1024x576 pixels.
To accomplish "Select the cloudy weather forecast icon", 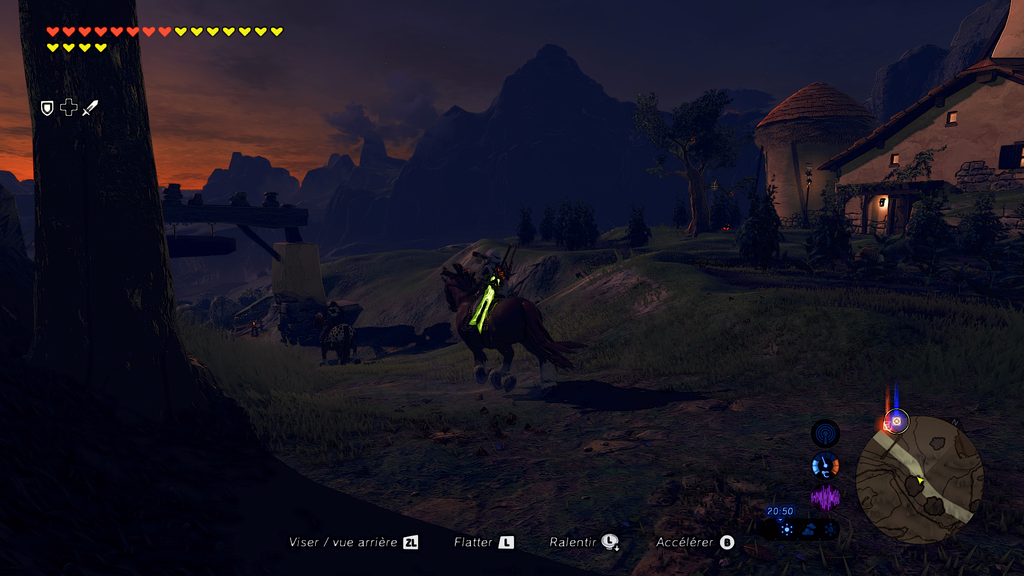I will [808, 530].
